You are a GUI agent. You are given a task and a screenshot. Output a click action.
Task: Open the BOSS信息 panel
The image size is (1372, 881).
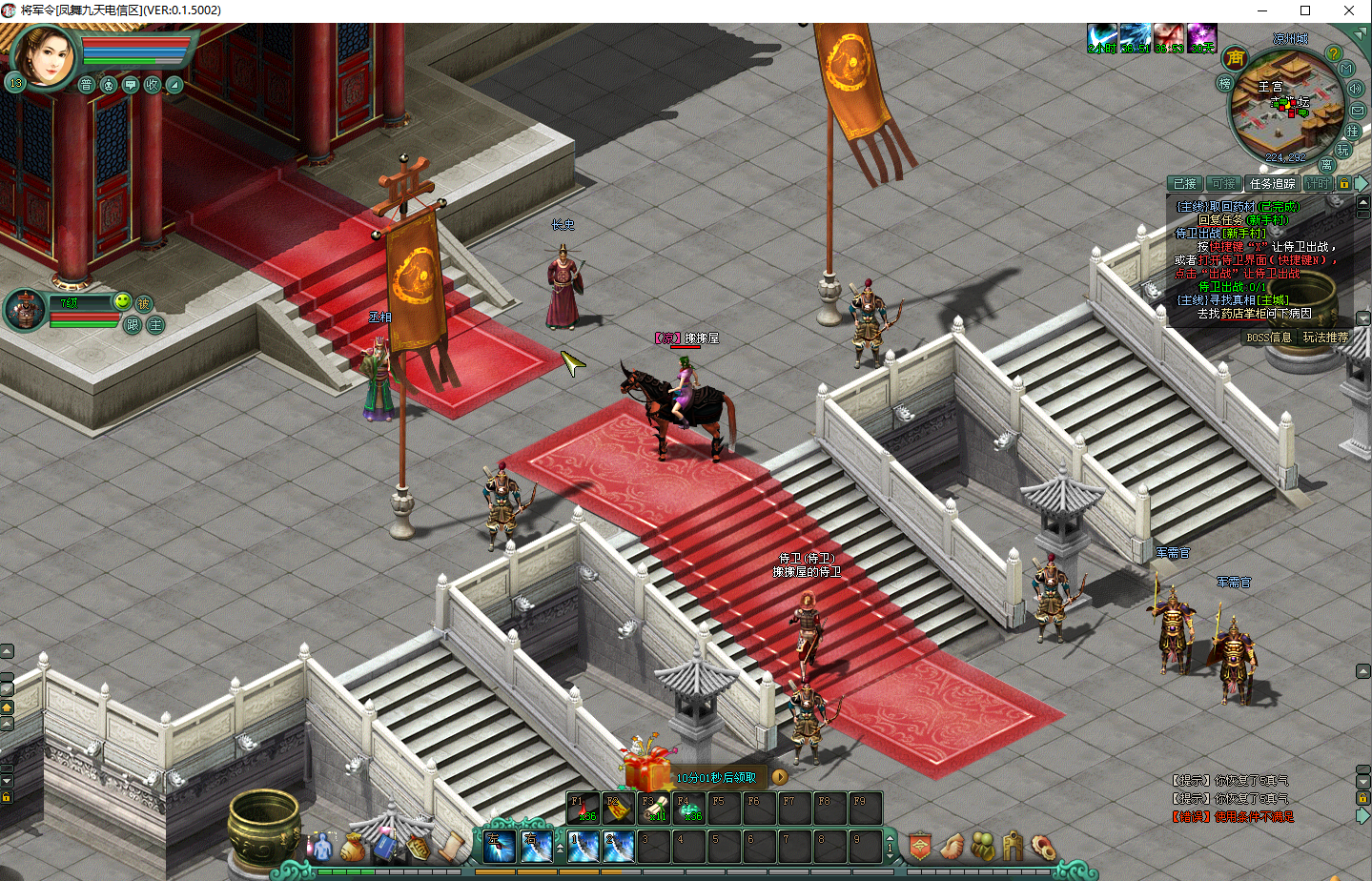pyautogui.click(x=1268, y=338)
